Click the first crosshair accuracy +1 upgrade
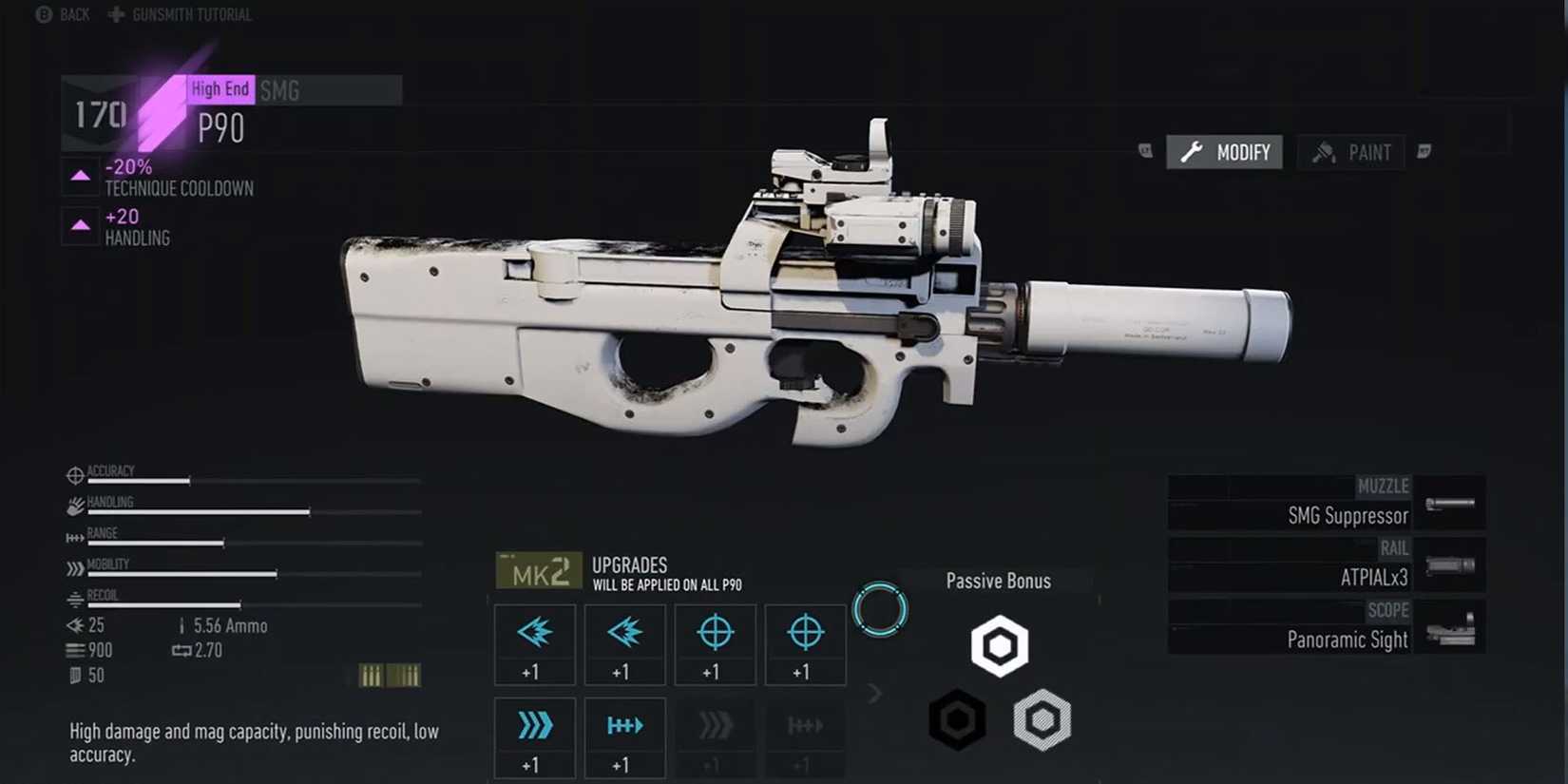This screenshot has width=1568, height=784. tap(715, 644)
